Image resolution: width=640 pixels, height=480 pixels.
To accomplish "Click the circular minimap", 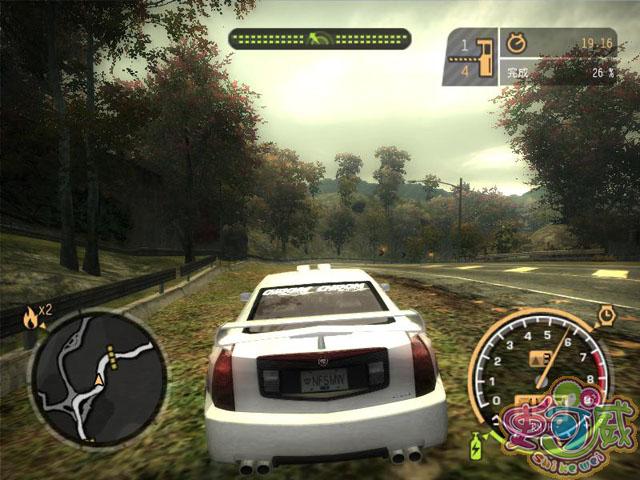I will [98, 378].
